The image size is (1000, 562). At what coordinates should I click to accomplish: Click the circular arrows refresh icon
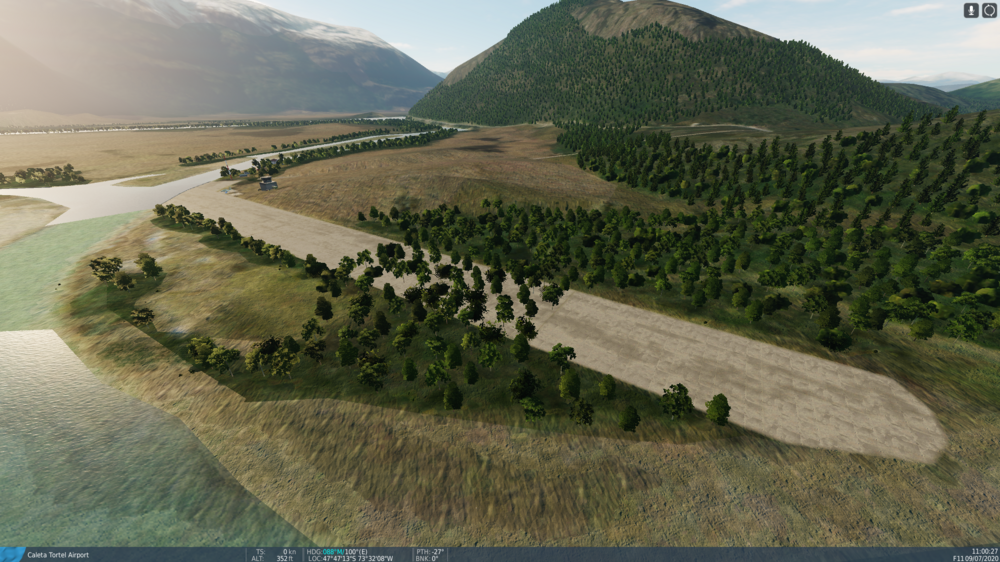989,10
